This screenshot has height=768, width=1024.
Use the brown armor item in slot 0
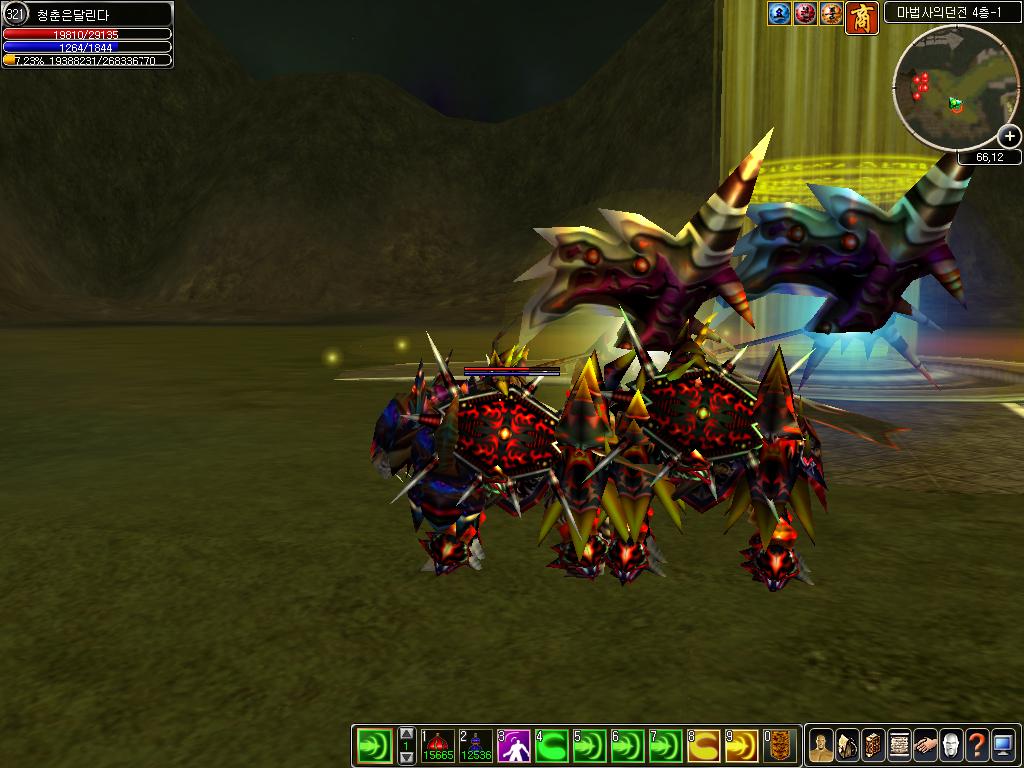(x=780, y=745)
